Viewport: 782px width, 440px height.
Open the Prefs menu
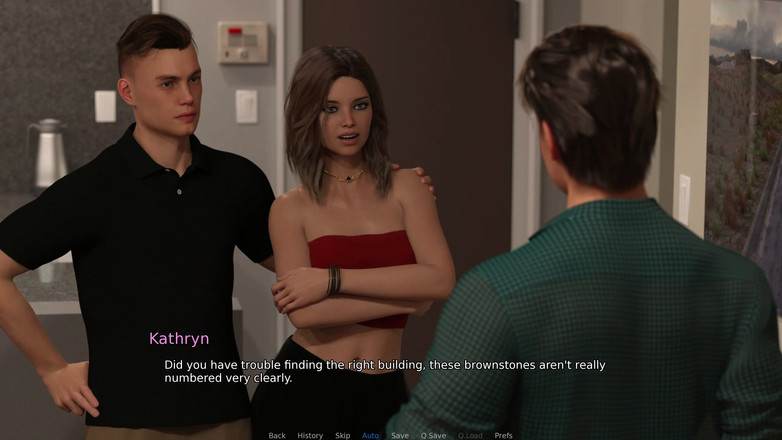(x=504, y=435)
